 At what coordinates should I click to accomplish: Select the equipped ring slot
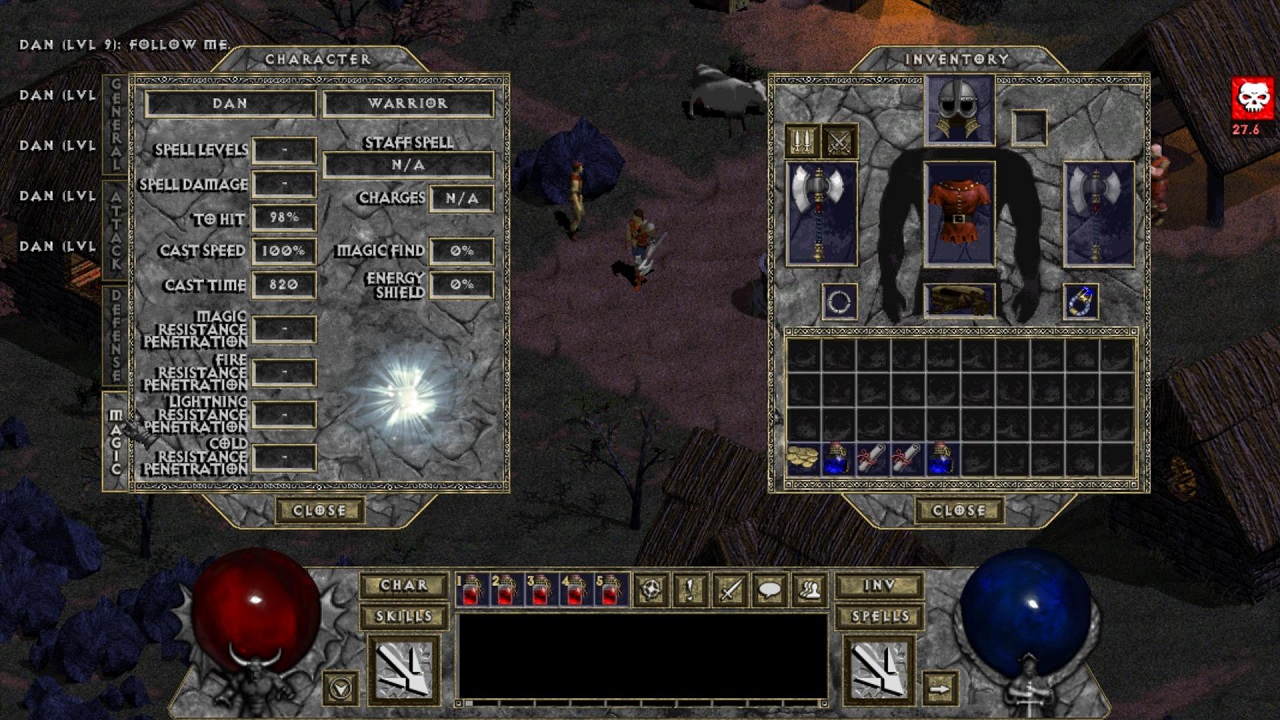839,301
